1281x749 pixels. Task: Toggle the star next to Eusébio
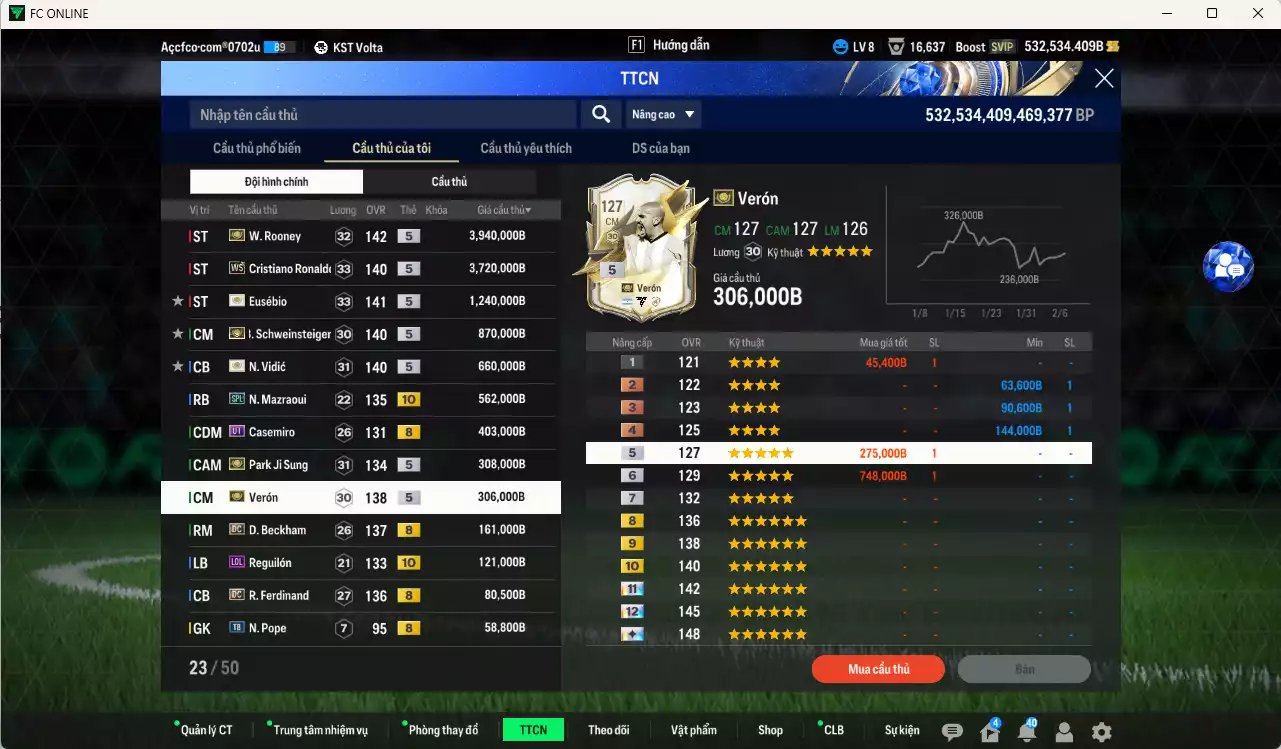click(178, 300)
